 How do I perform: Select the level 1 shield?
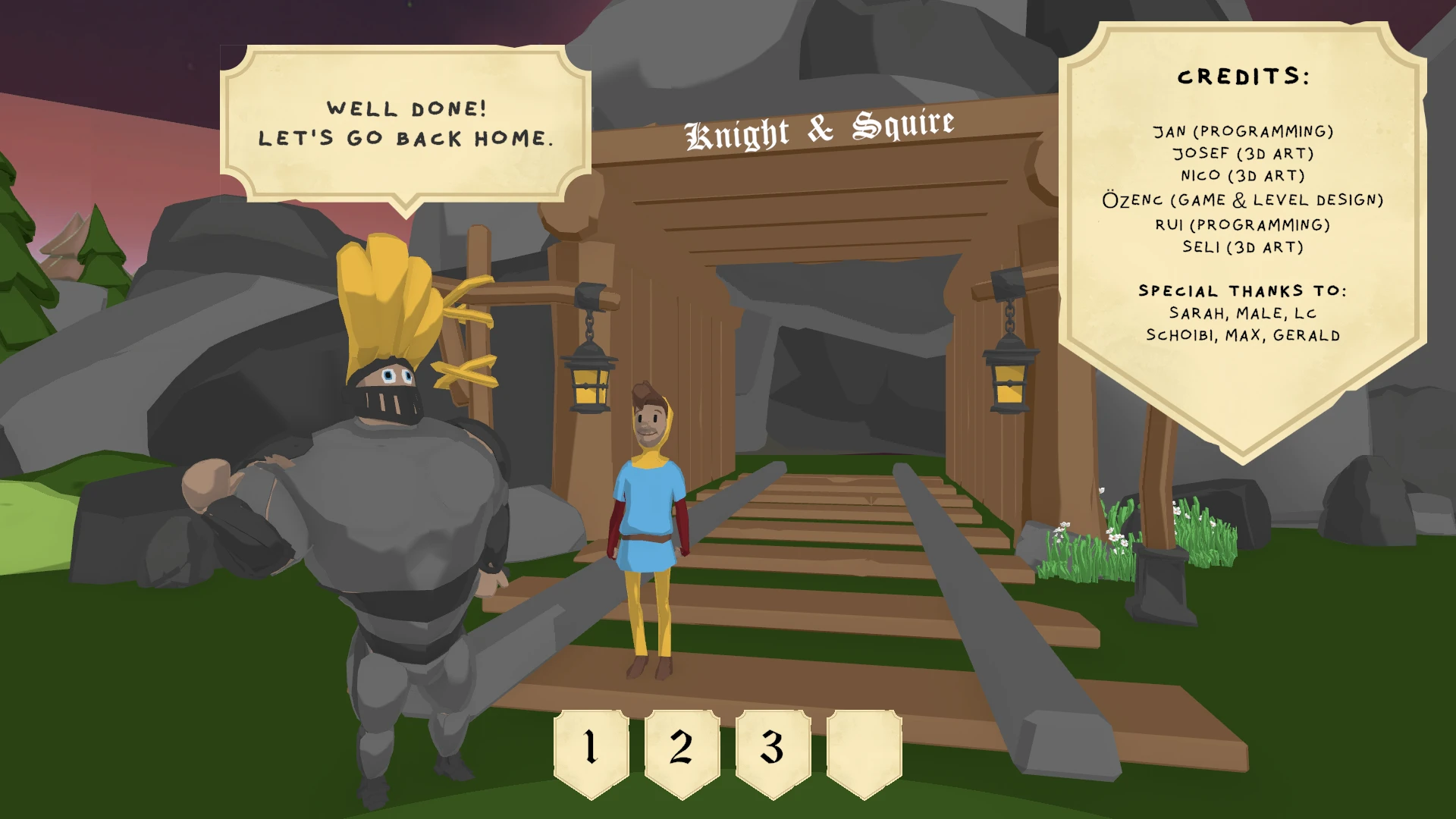(591, 750)
